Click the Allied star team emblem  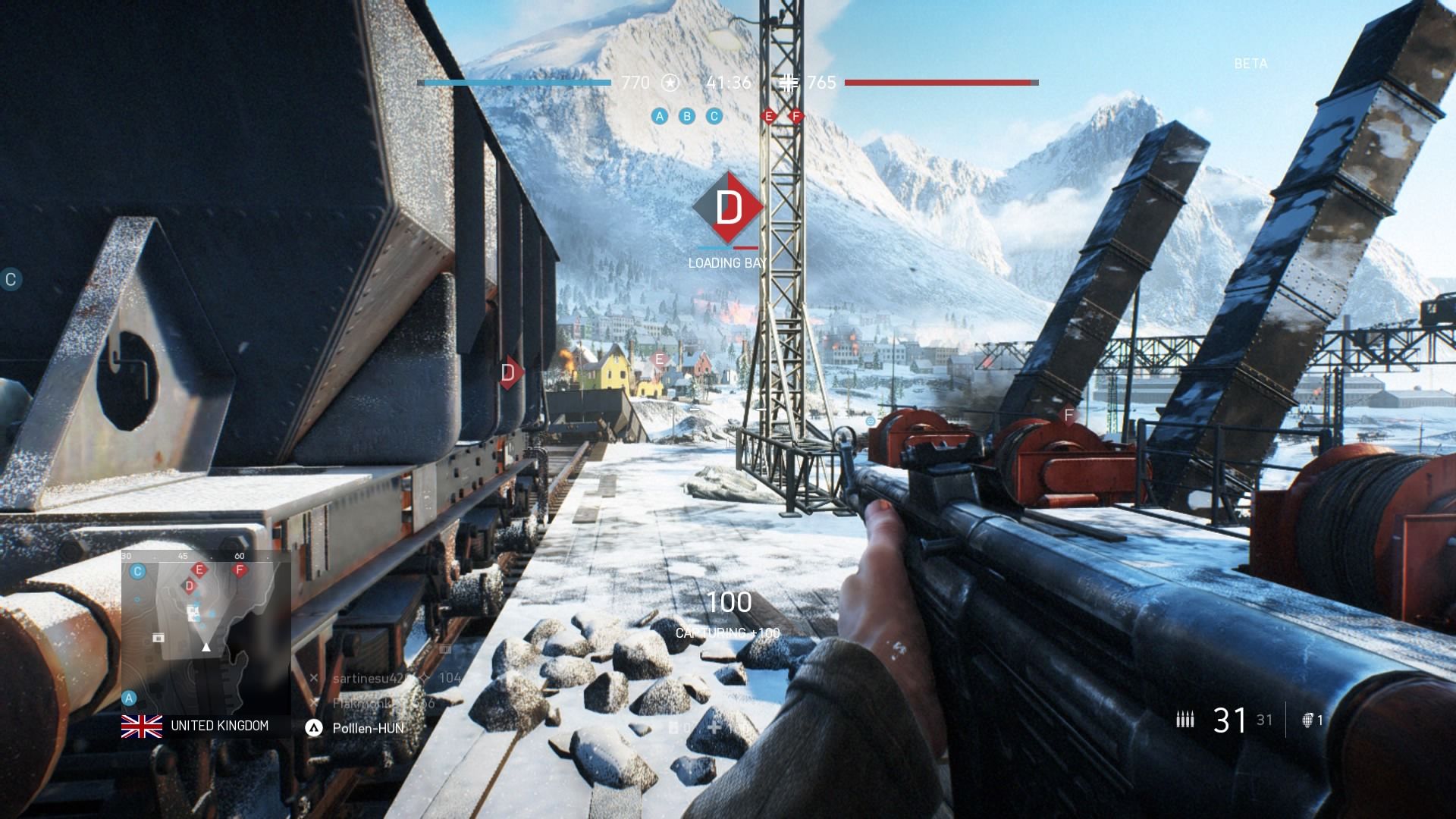[670, 83]
